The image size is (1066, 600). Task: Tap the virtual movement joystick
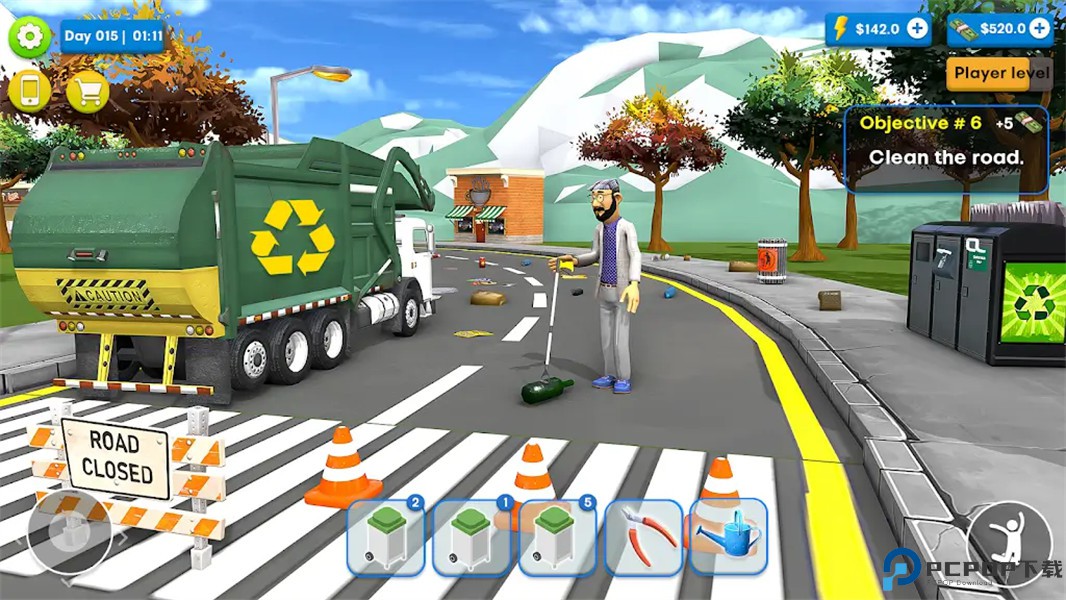tap(70, 531)
